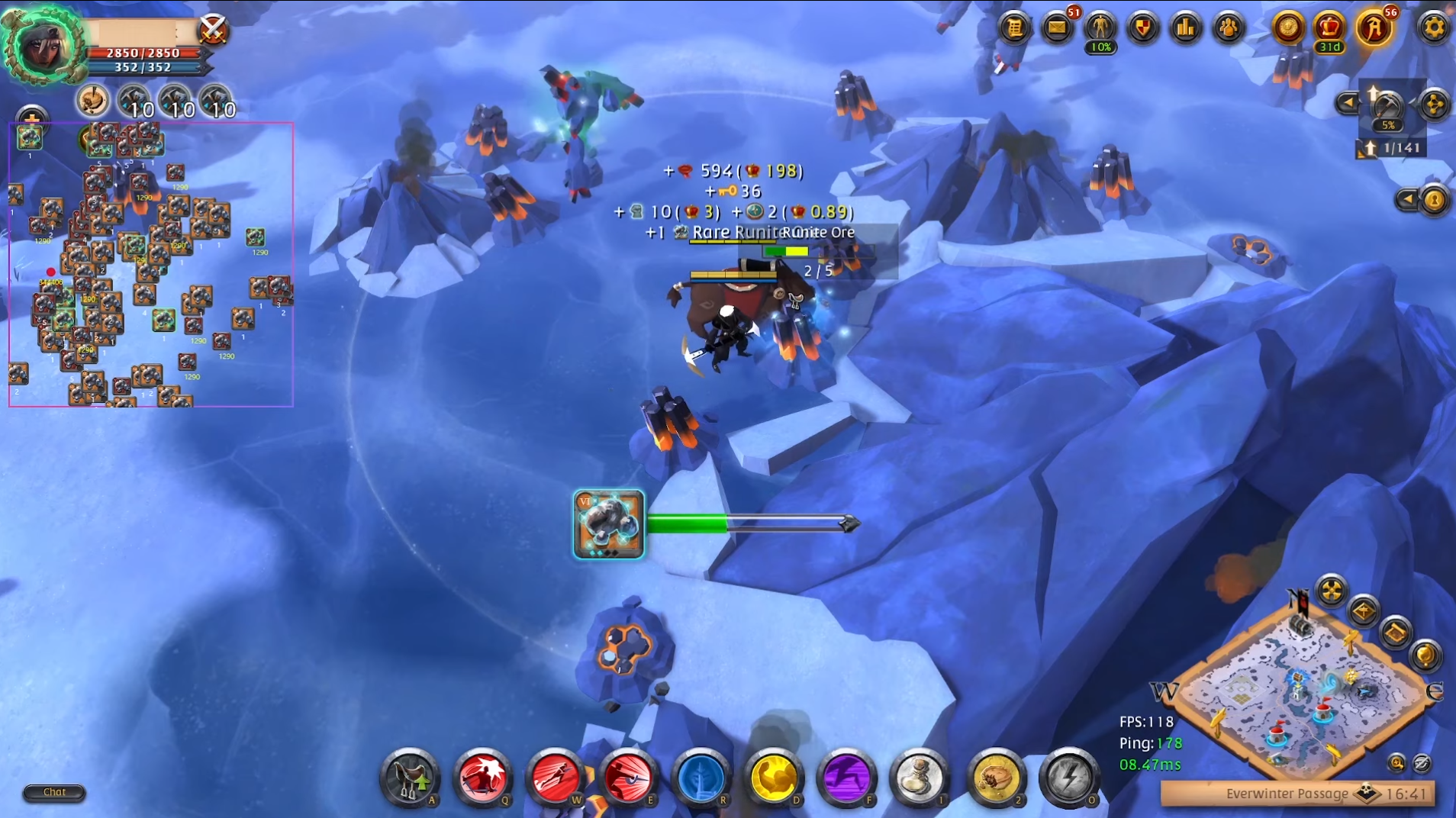Open the mail inbox envelope icon
Image resolution: width=1456 pixels, height=818 pixels.
pyautogui.click(x=1057, y=28)
